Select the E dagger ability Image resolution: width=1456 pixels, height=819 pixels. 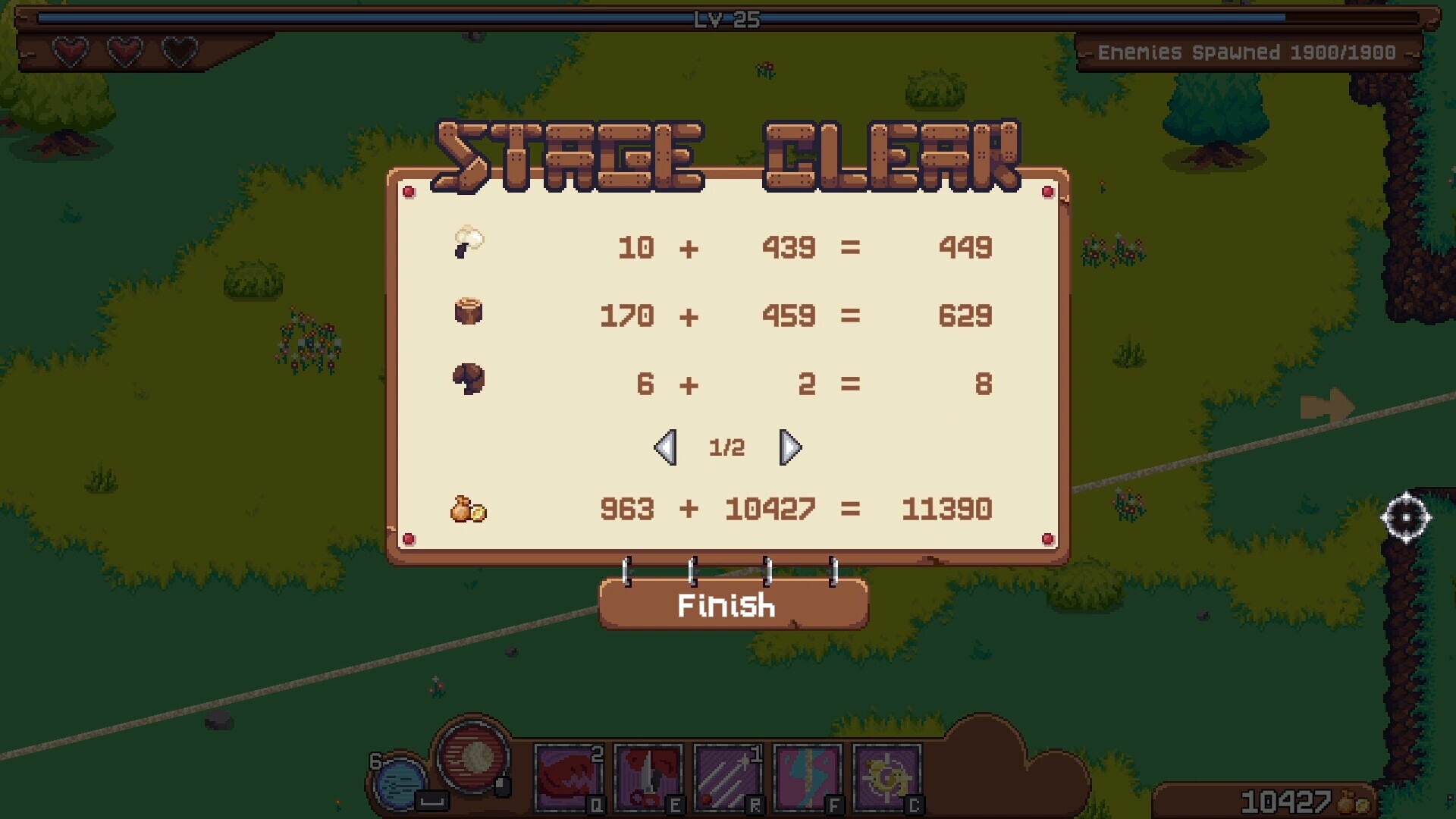pyautogui.click(x=648, y=777)
